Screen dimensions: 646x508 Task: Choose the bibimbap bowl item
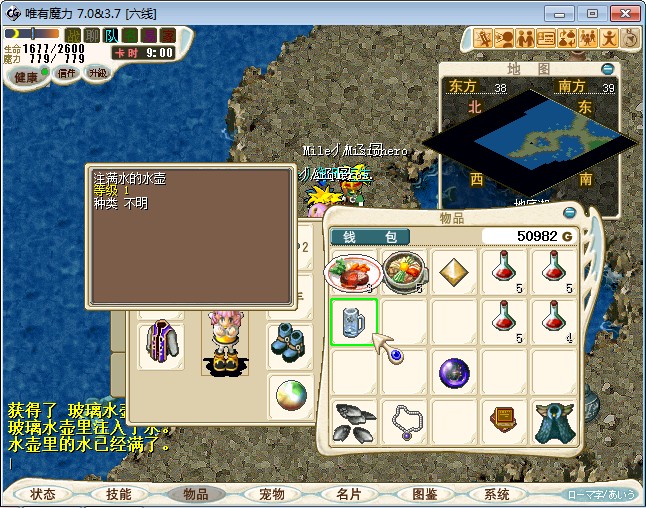pos(403,271)
